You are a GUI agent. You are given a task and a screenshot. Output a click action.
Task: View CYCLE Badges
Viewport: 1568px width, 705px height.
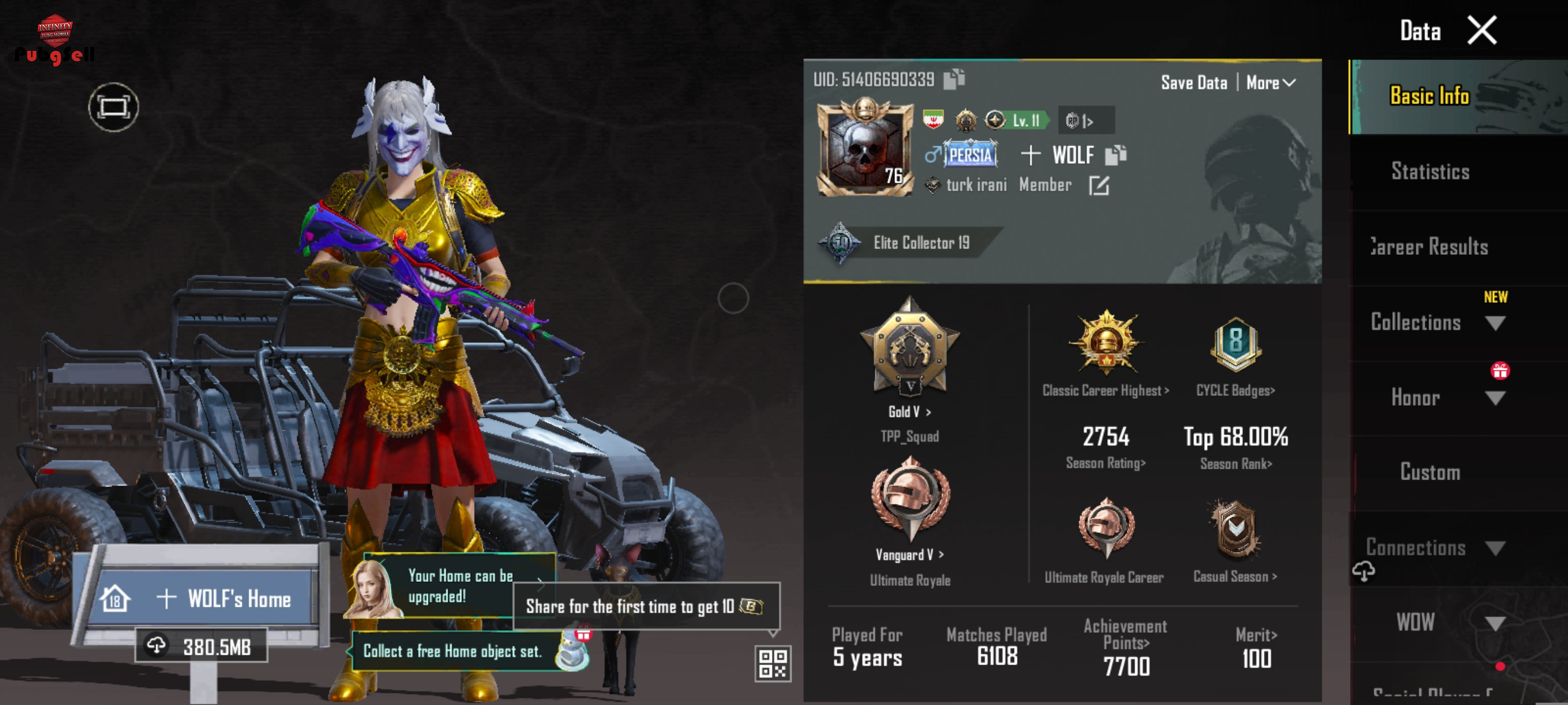(1235, 353)
